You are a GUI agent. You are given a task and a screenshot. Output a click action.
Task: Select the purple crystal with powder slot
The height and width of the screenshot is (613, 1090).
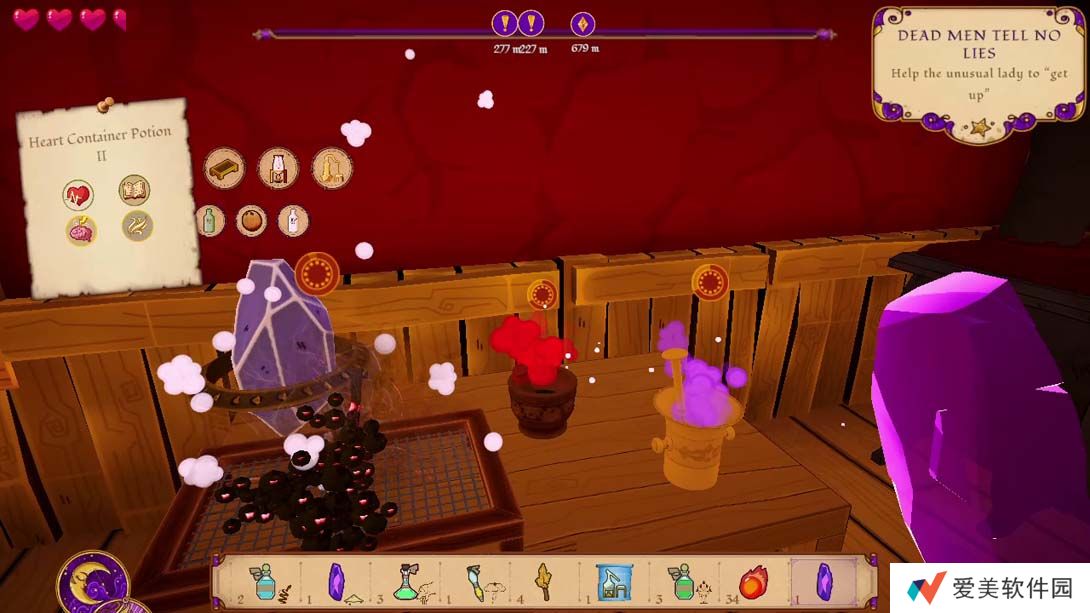(338, 581)
